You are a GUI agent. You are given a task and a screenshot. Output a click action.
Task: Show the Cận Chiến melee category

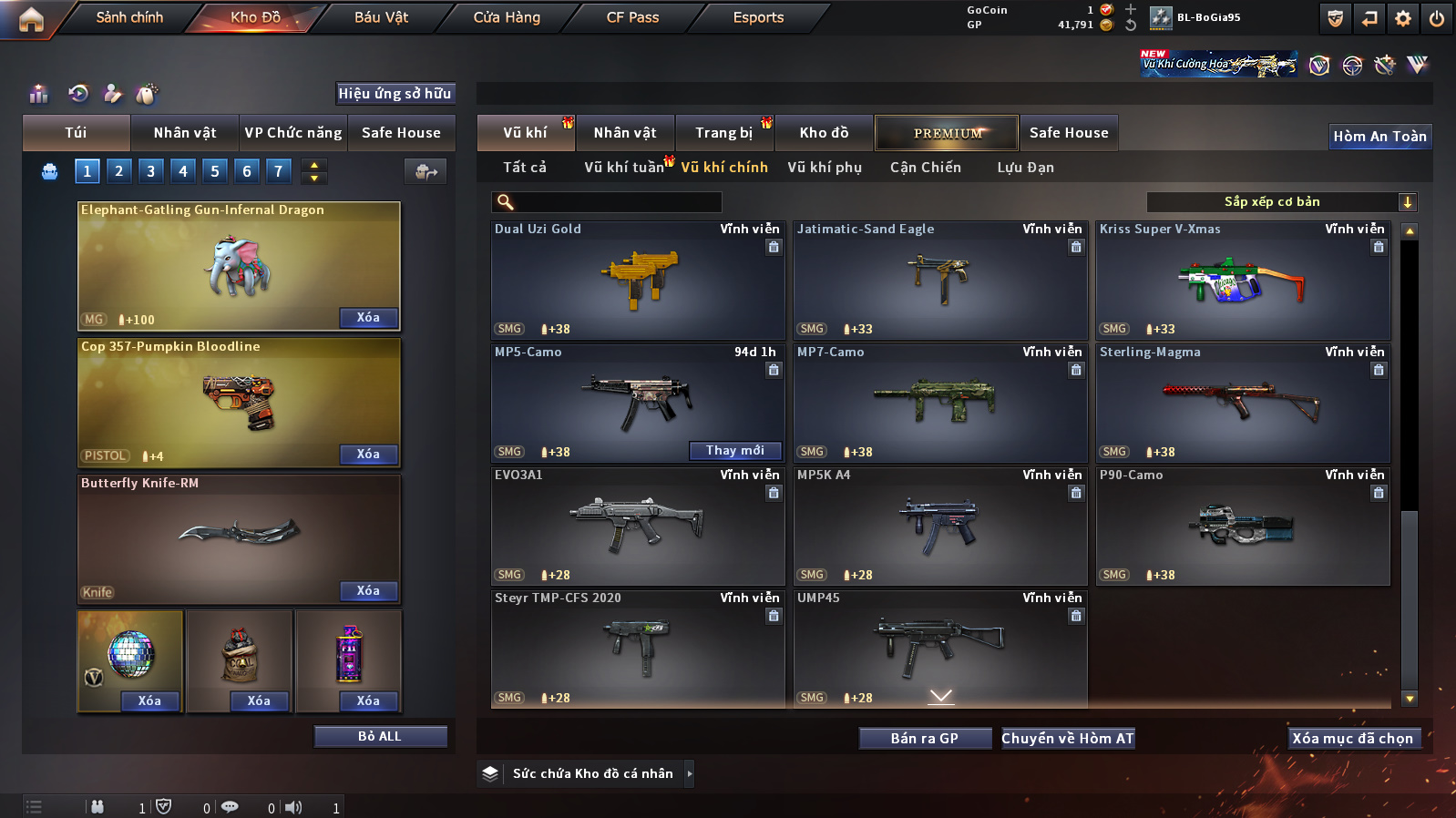click(x=925, y=168)
